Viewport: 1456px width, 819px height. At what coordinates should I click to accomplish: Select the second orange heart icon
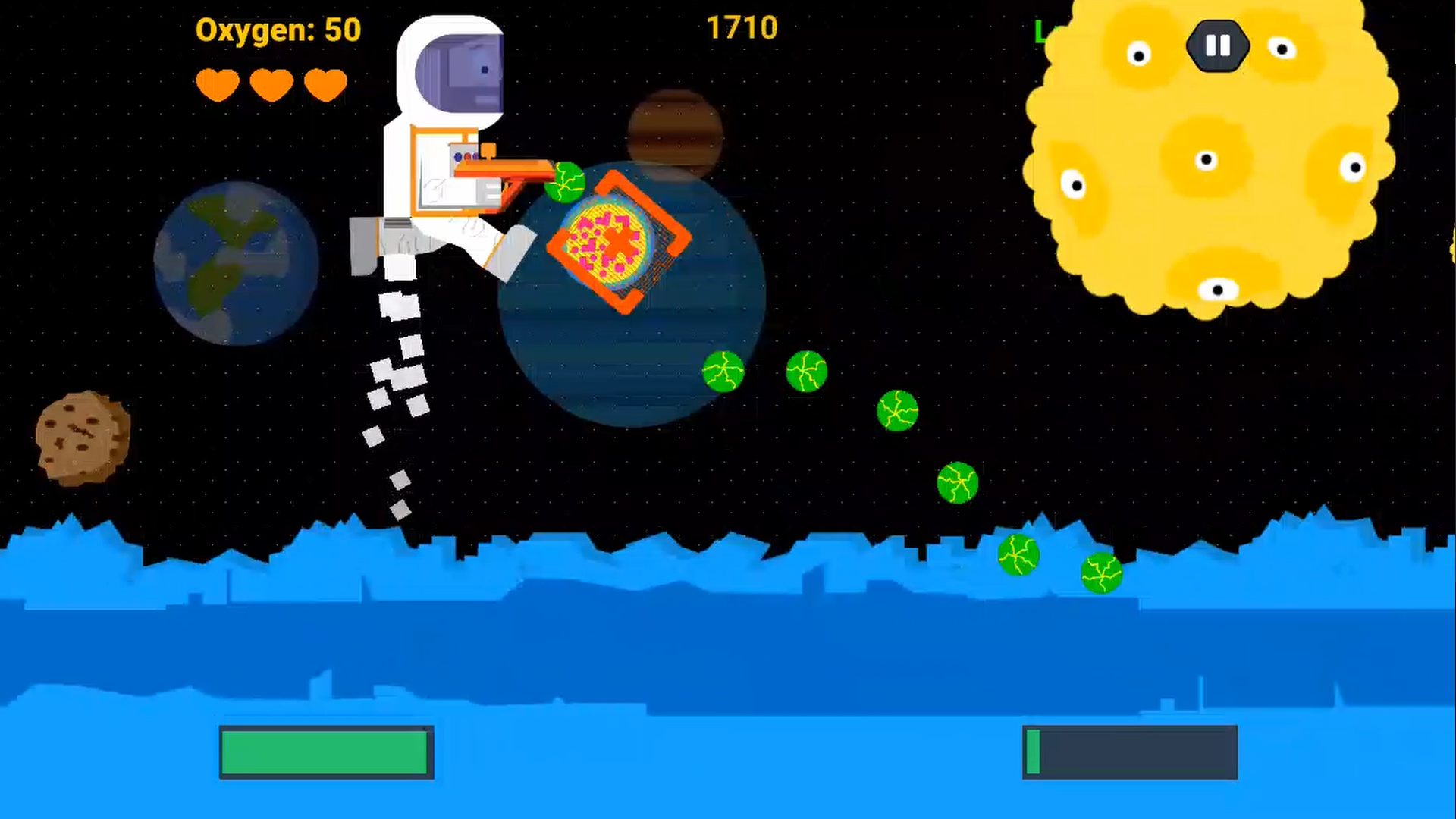click(x=271, y=84)
